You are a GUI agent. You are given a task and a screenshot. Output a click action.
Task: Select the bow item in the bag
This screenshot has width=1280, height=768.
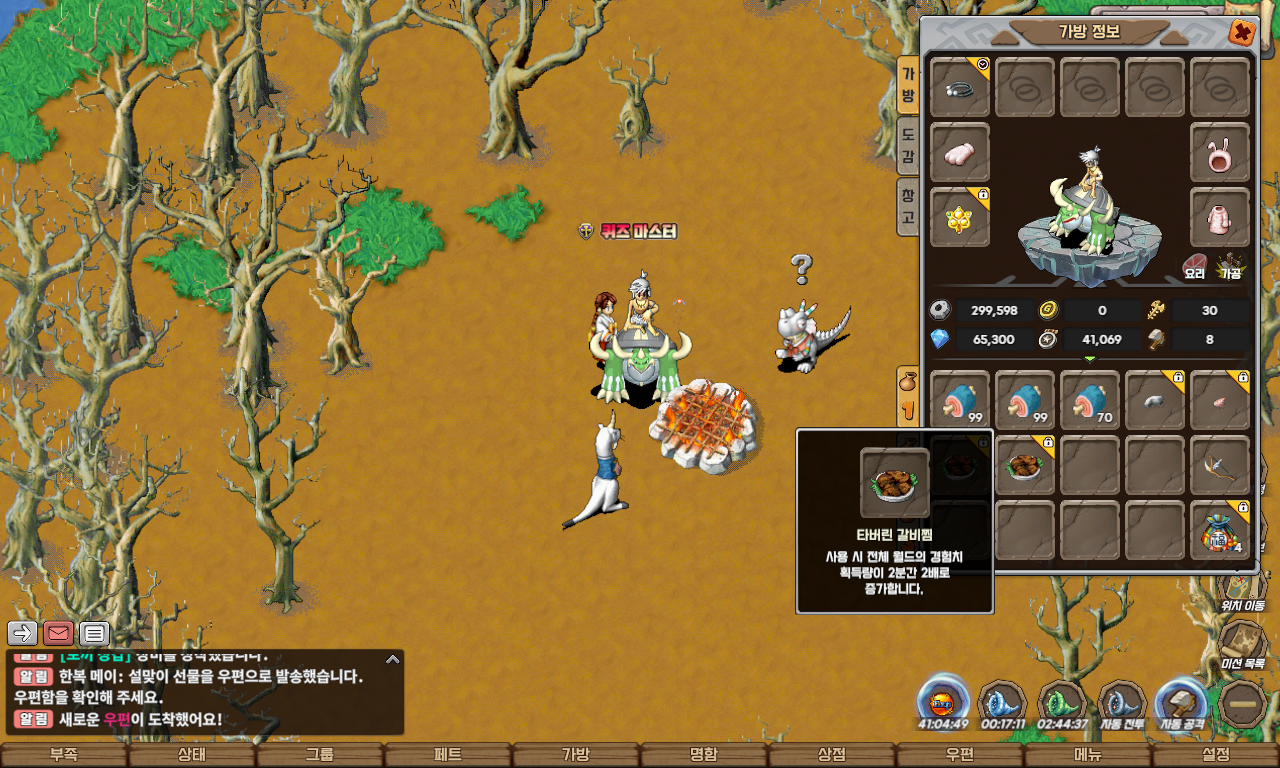pyautogui.click(x=1220, y=465)
